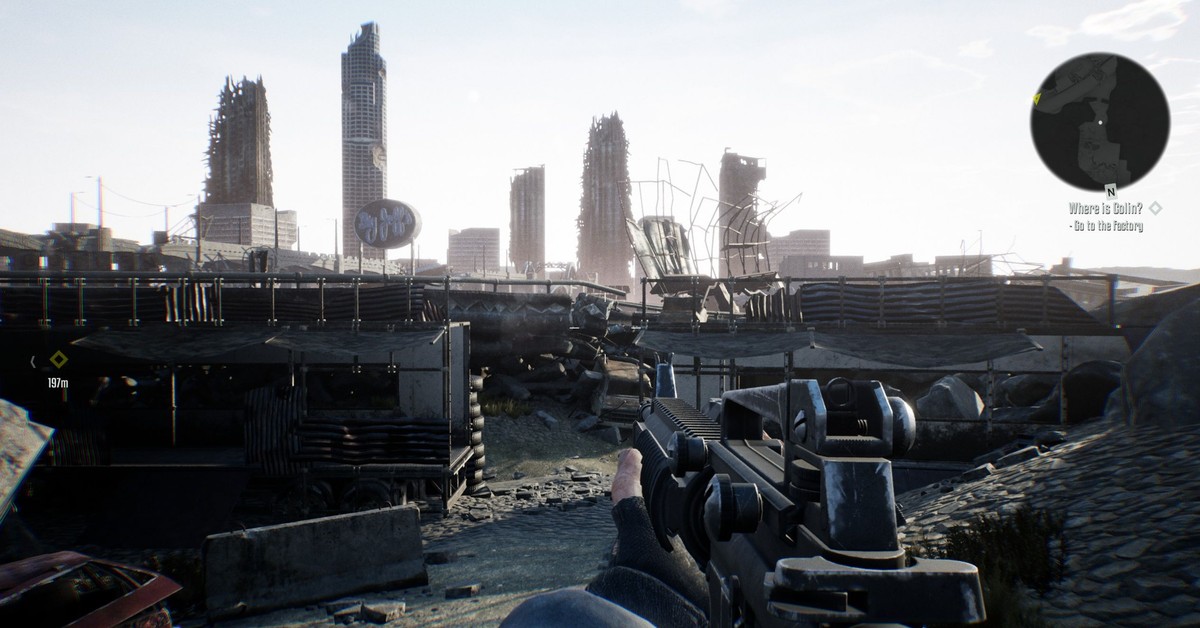Click the yellow diamond waypoint marker
Viewport: 1200px width, 628px height.
pyautogui.click(x=59, y=359)
